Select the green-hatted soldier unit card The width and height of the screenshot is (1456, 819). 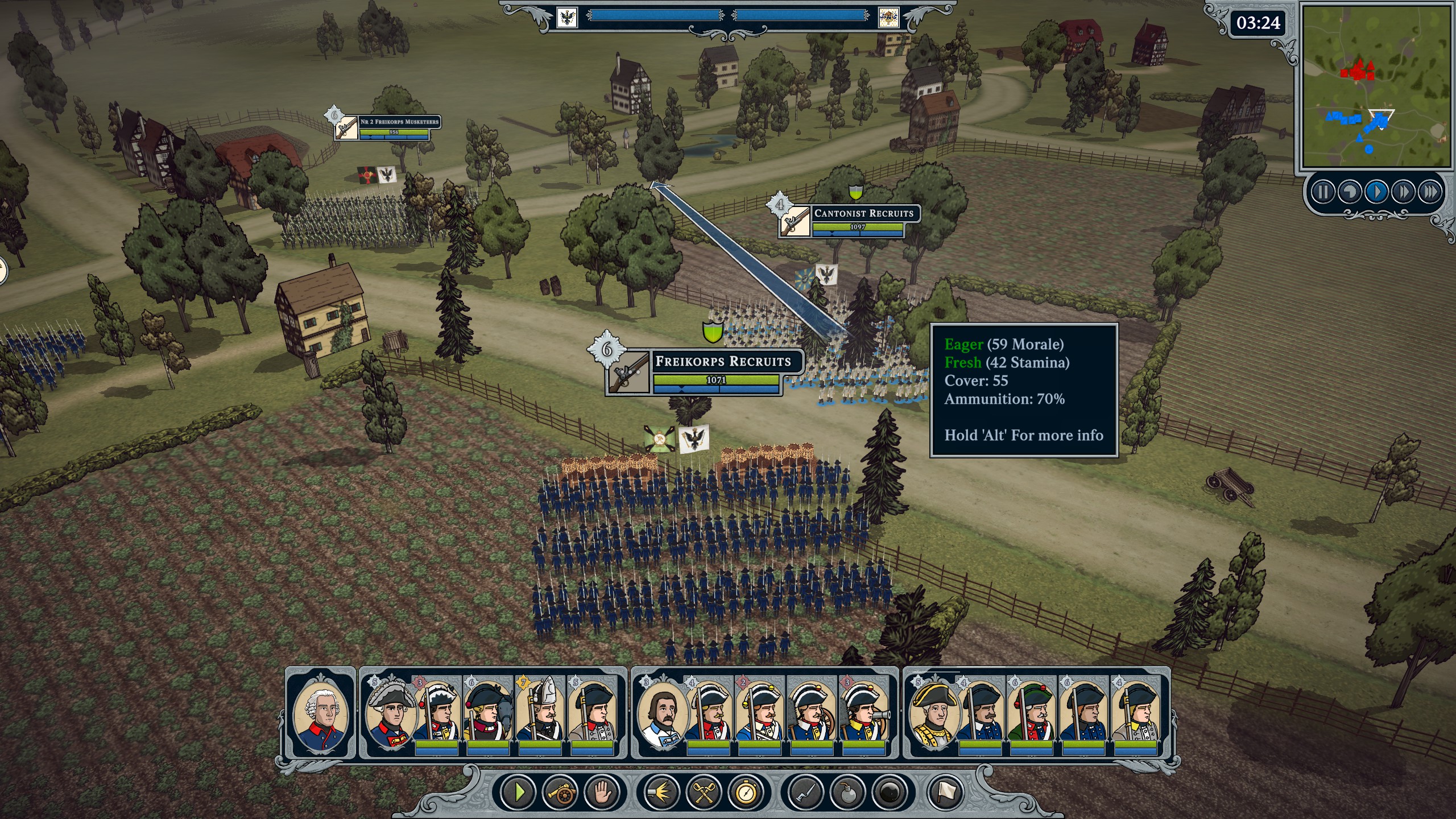click(1031, 714)
